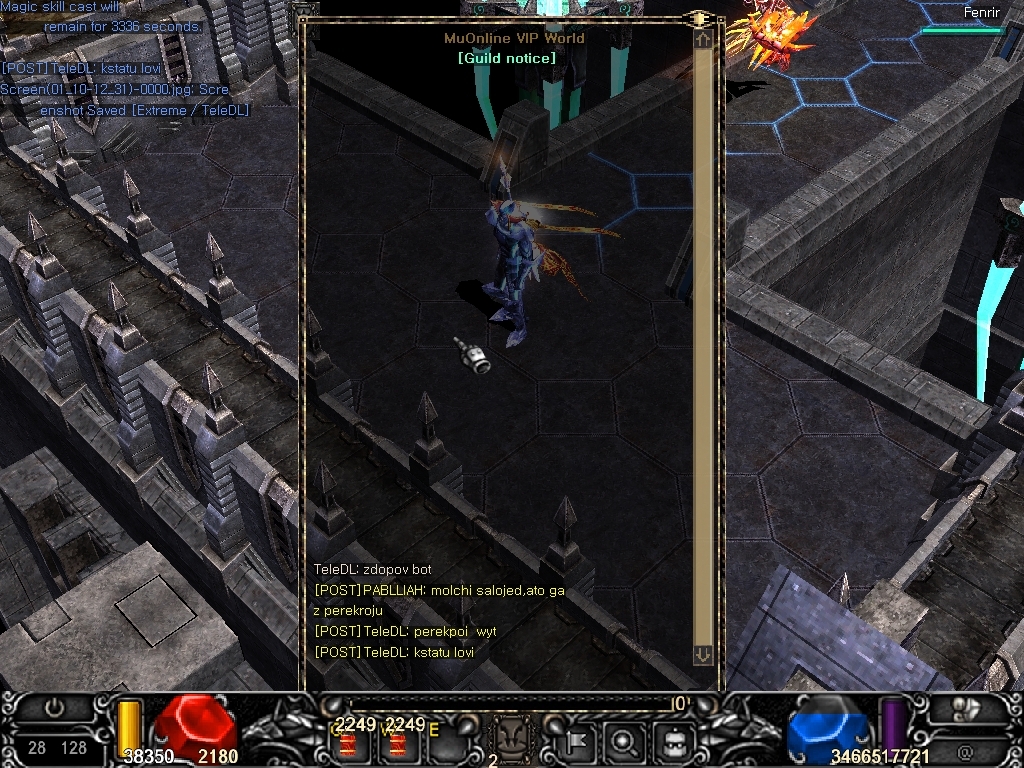Open the party figures button
Image resolution: width=1024 pixels, height=768 pixels.
[966, 711]
